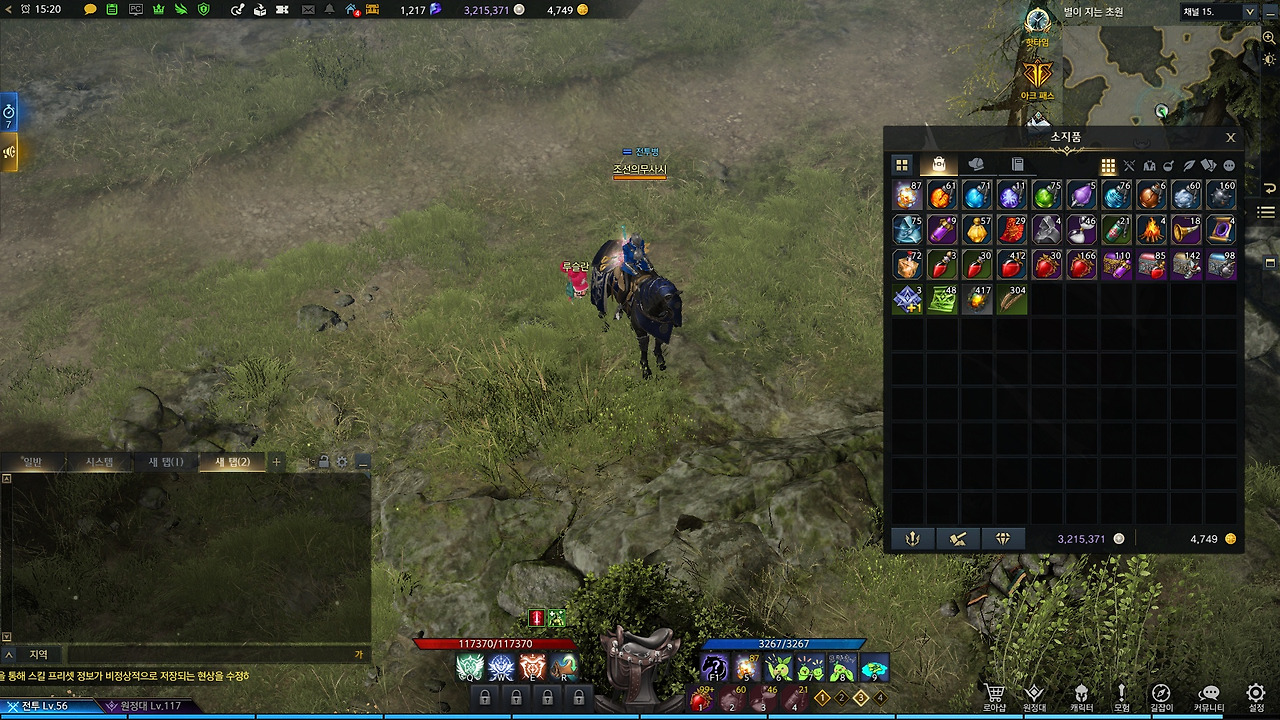
Task: Open the 채널 15 channel dropdown
Action: 1218,12
